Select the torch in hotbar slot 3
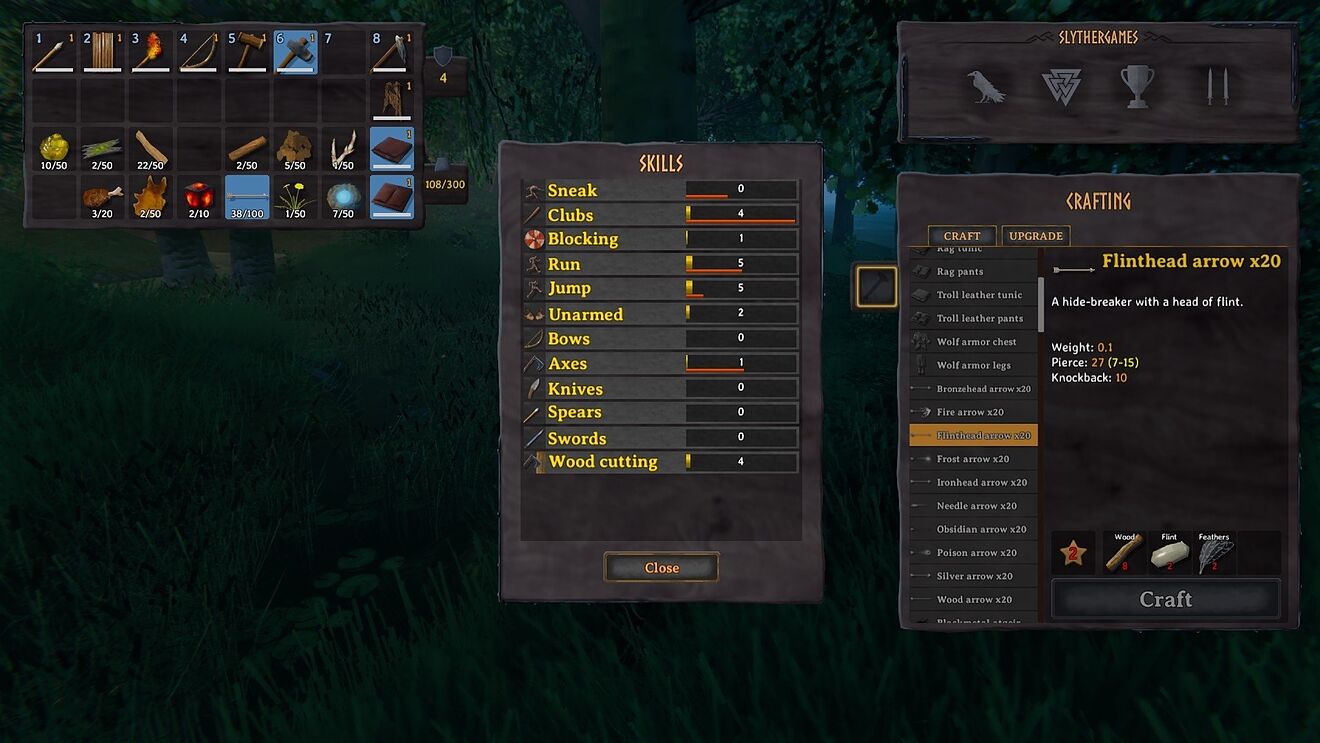 click(151, 51)
